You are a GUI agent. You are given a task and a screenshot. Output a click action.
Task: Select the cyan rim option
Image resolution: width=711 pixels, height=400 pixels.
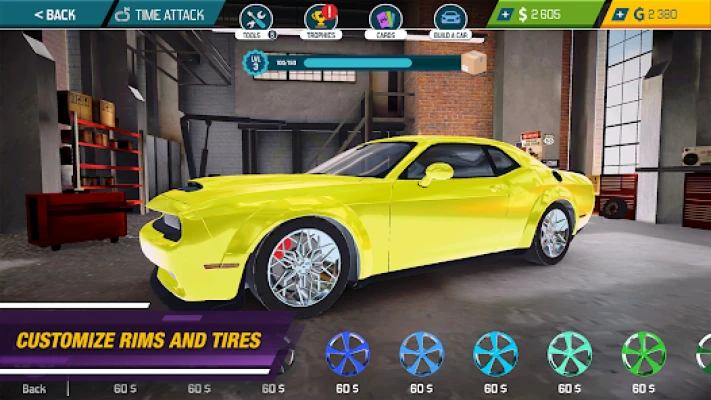pyautogui.click(x=496, y=353)
